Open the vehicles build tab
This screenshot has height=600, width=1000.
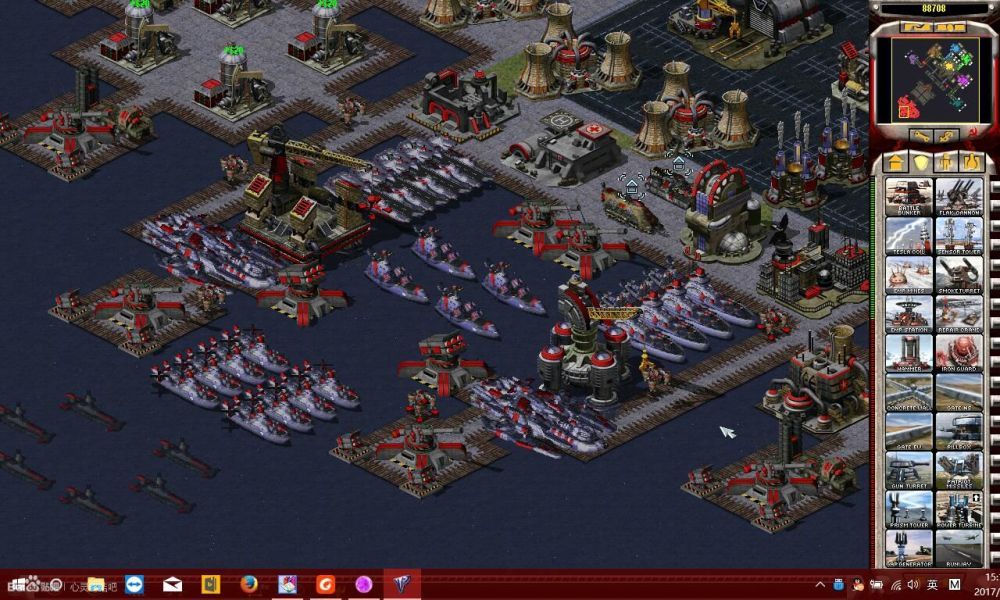[970, 162]
